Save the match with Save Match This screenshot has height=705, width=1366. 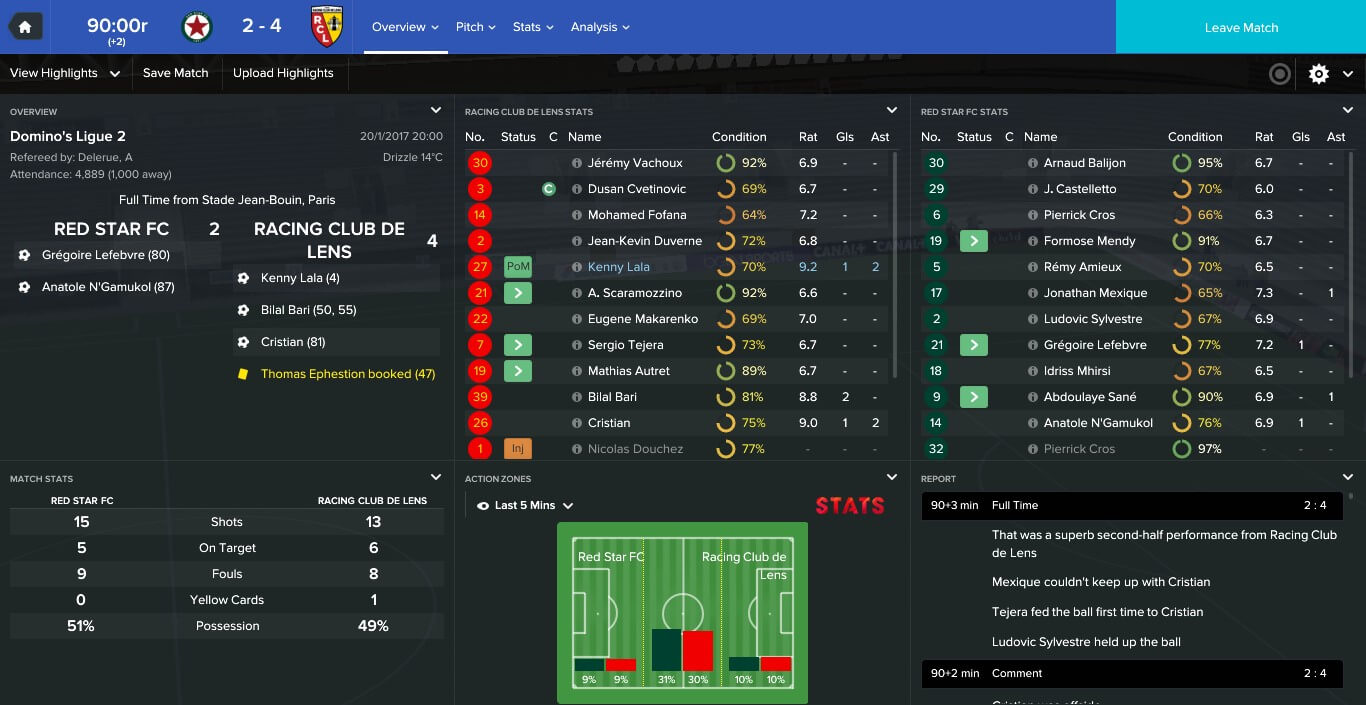[175, 73]
